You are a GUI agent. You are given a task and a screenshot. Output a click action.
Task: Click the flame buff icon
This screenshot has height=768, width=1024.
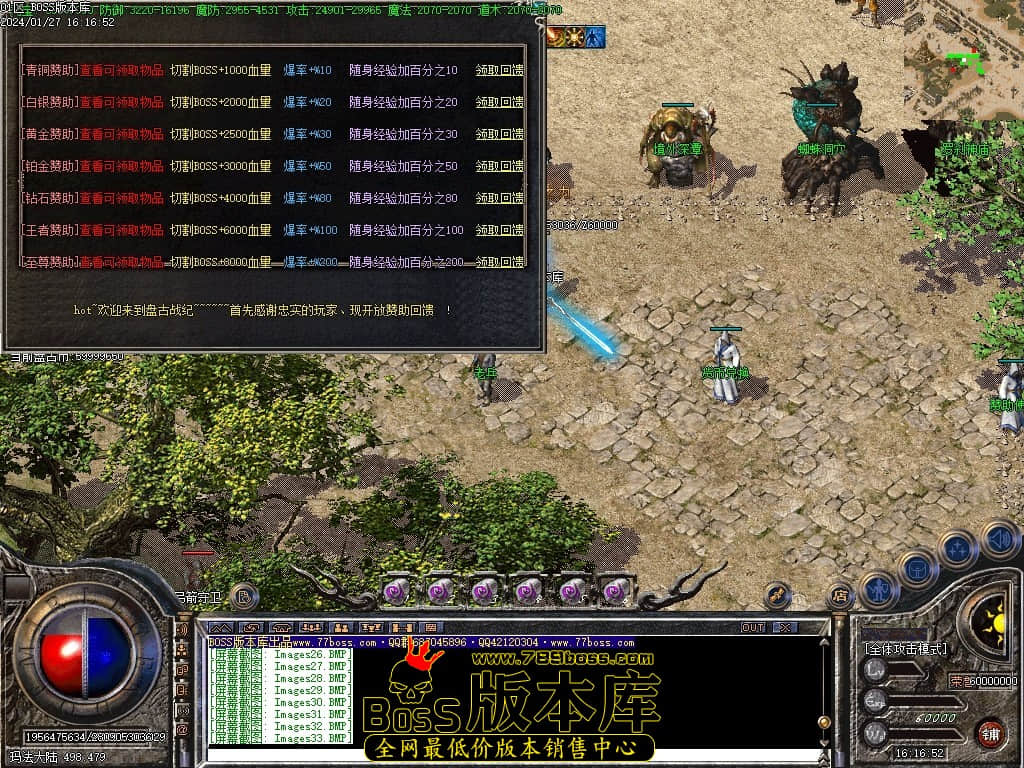[x=556, y=38]
